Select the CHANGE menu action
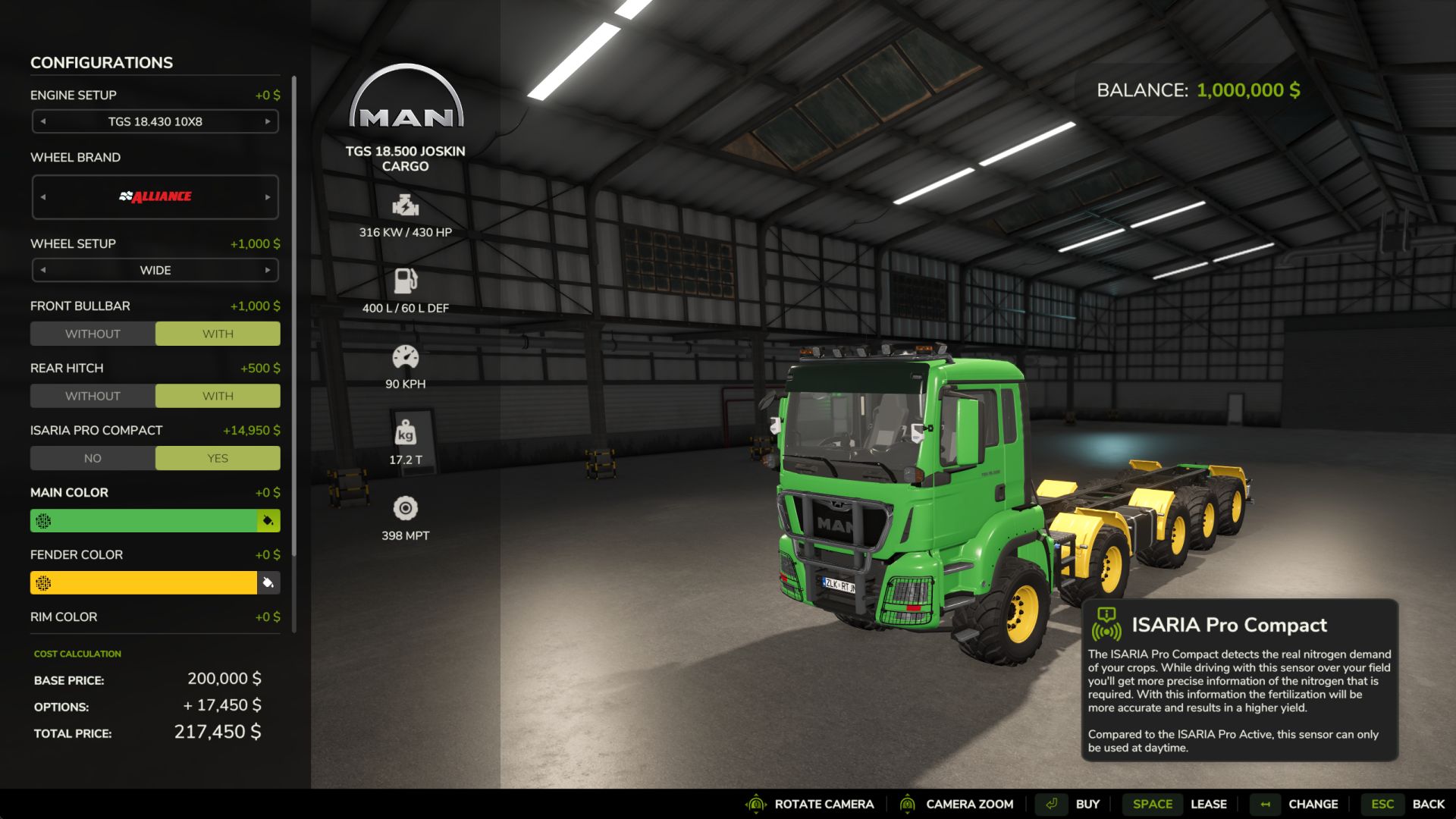The height and width of the screenshot is (819, 1456). pos(1313,804)
